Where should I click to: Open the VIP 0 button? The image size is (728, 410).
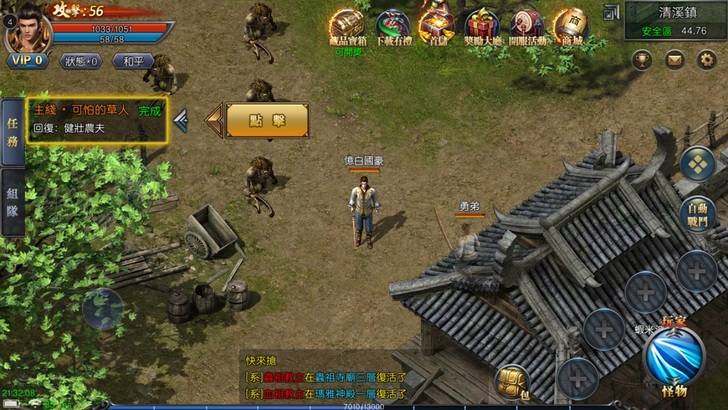click(27, 61)
